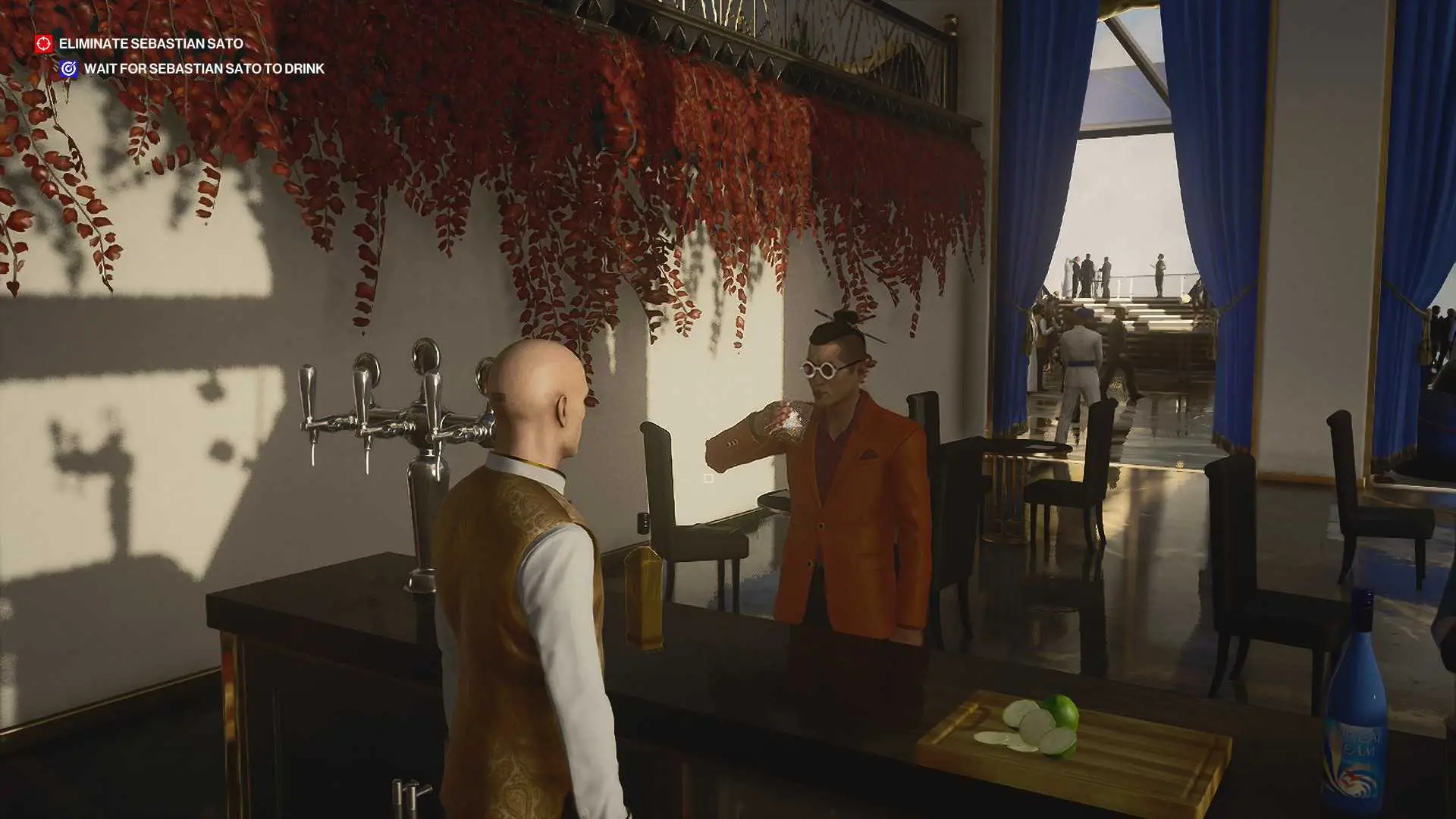Viewport: 1456px width, 819px height.
Task: Select the glass Sato is drinking from
Action: pyautogui.click(x=789, y=421)
